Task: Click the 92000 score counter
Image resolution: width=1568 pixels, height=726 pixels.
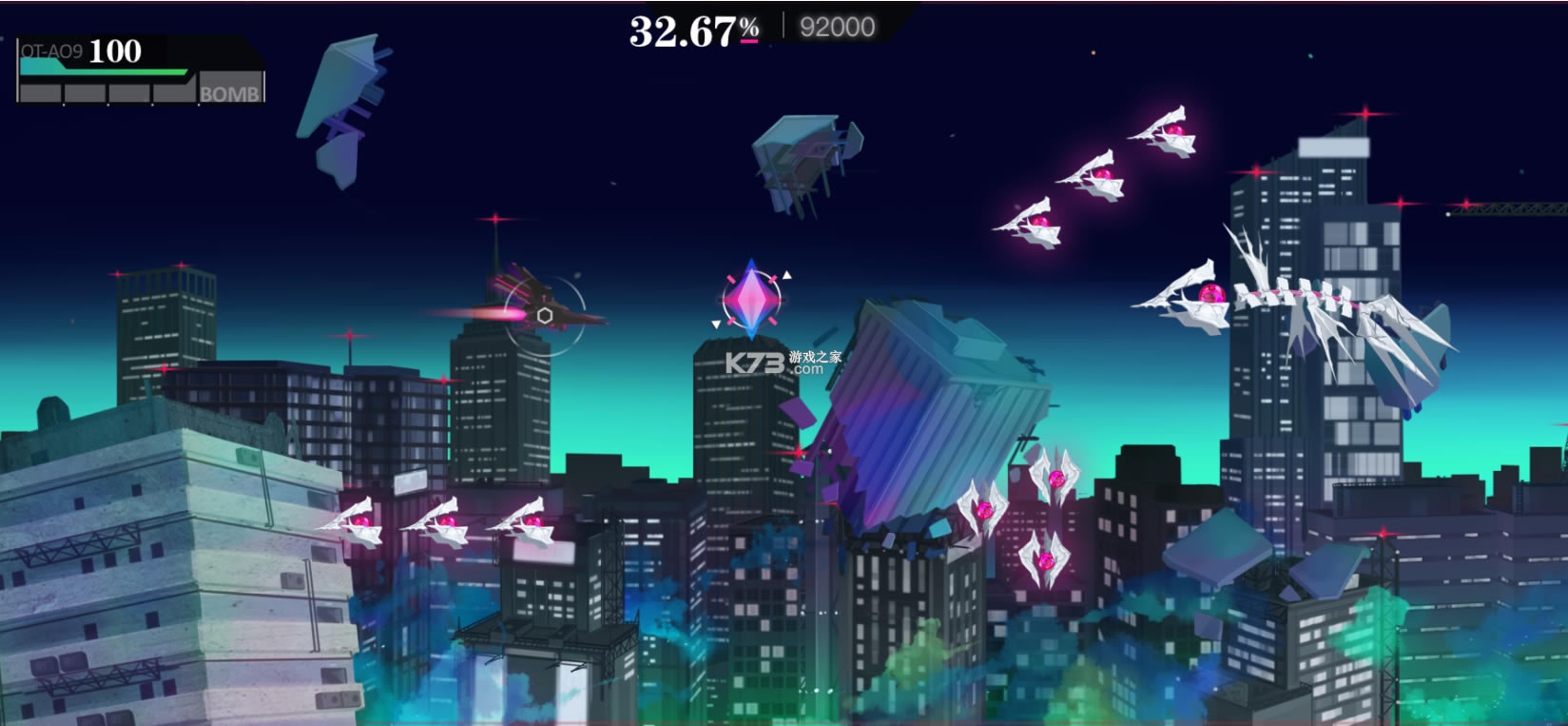Action: pyautogui.click(x=837, y=26)
